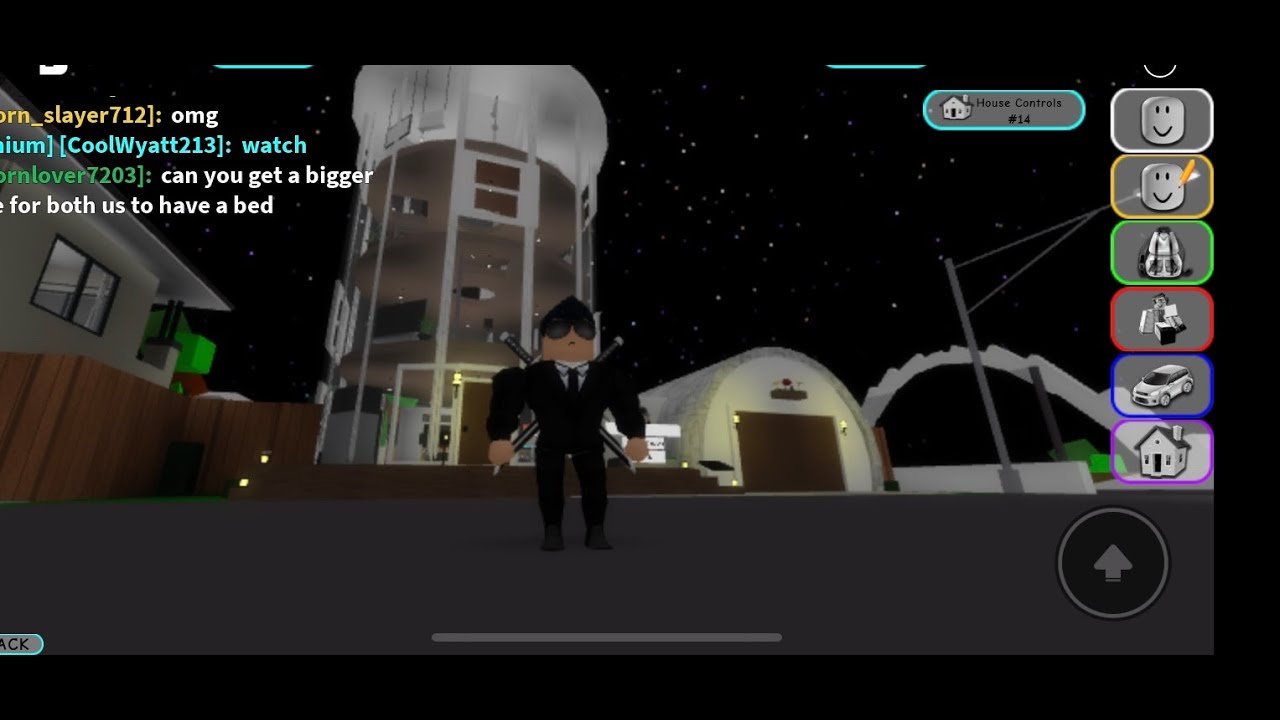Open the House Controls #14 panel
This screenshot has width=1280, height=720.
pyautogui.click(x=1004, y=110)
